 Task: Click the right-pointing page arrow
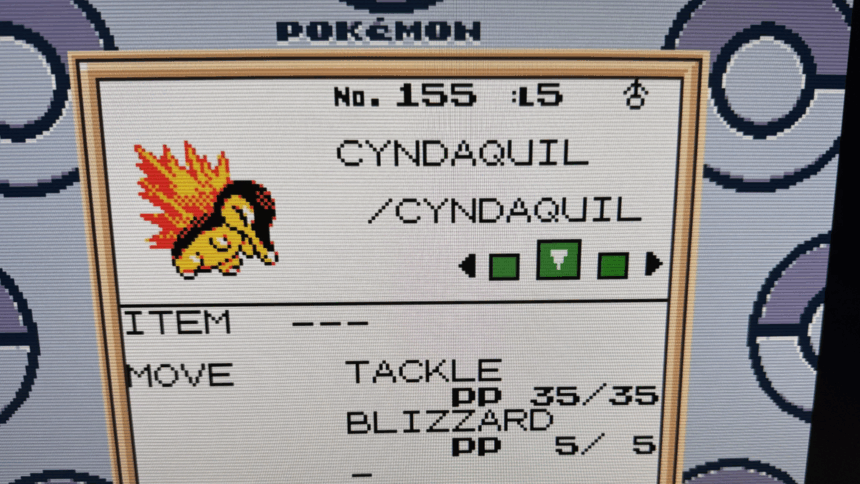tap(654, 264)
